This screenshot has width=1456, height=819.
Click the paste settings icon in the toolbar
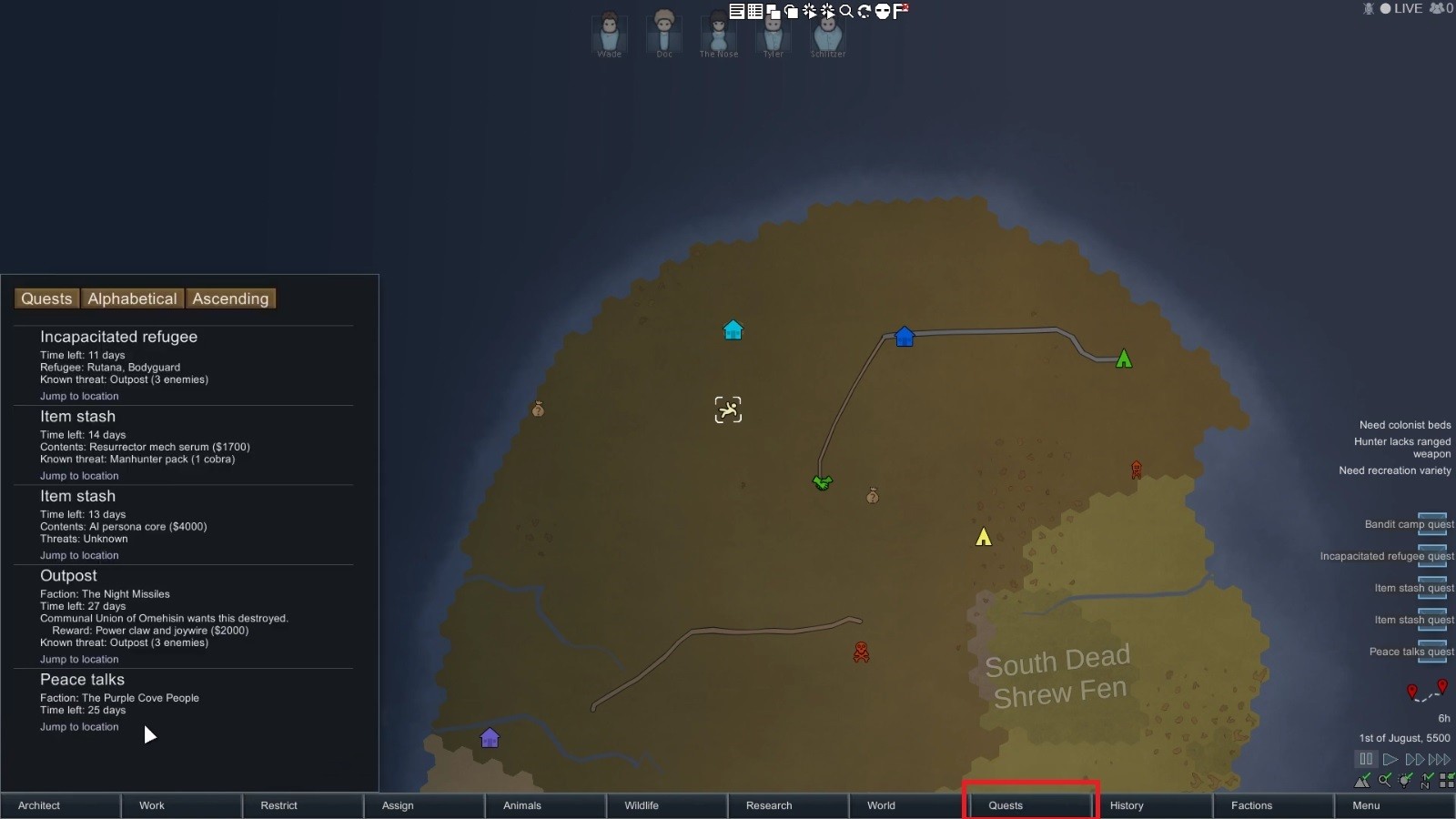coord(790,11)
